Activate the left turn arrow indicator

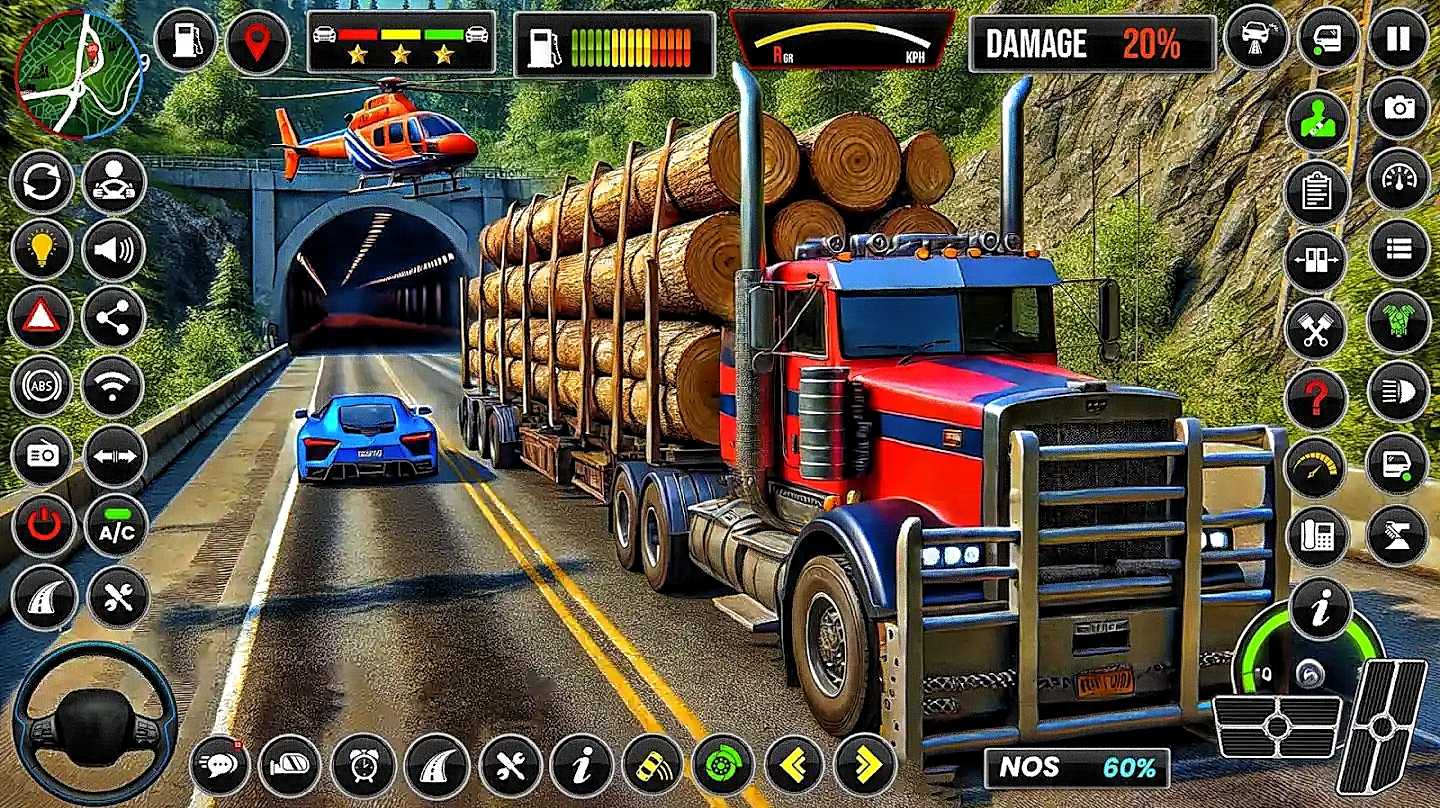tap(795, 765)
